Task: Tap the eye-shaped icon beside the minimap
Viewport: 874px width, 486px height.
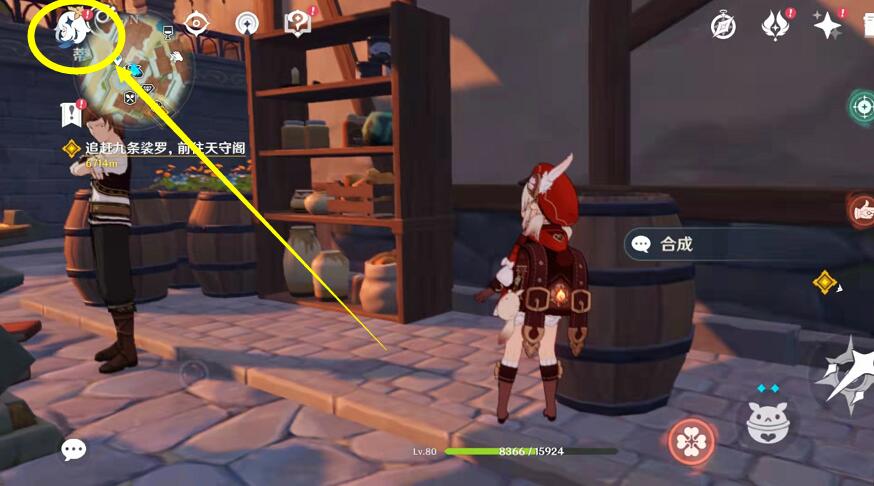Action: tap(198, 23)
